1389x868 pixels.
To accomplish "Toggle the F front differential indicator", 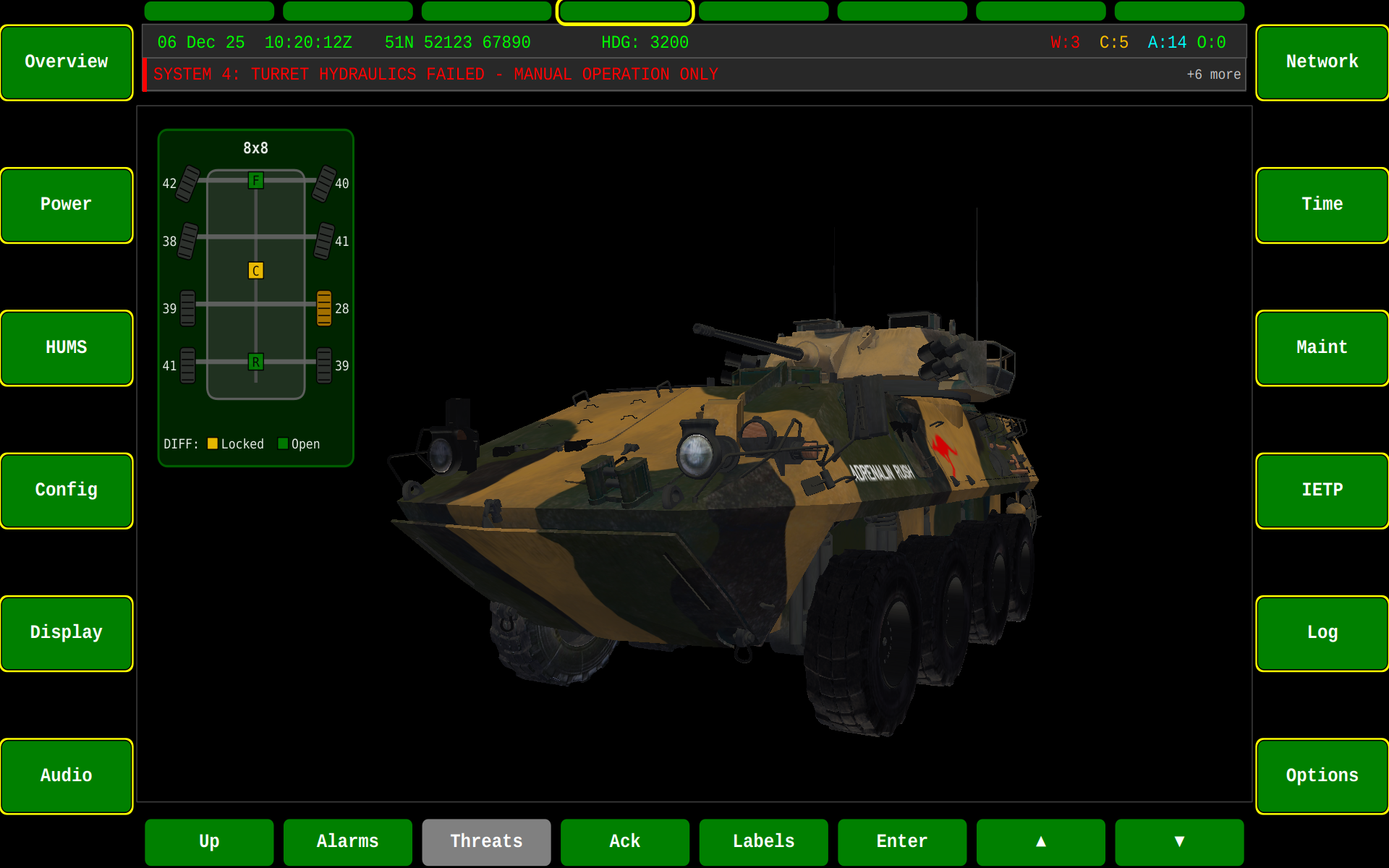I will tap(255, 179).
